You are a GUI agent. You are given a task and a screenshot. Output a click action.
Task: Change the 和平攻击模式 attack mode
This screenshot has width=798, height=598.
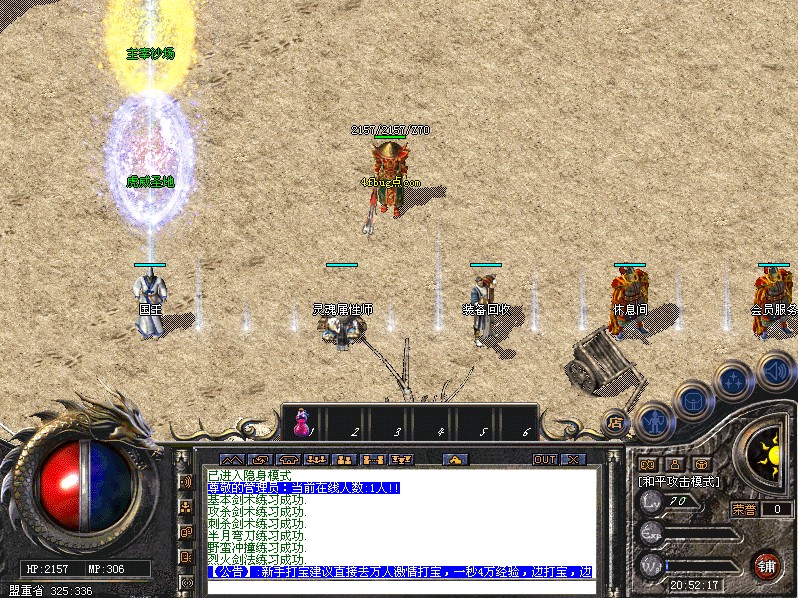point(679,481)
